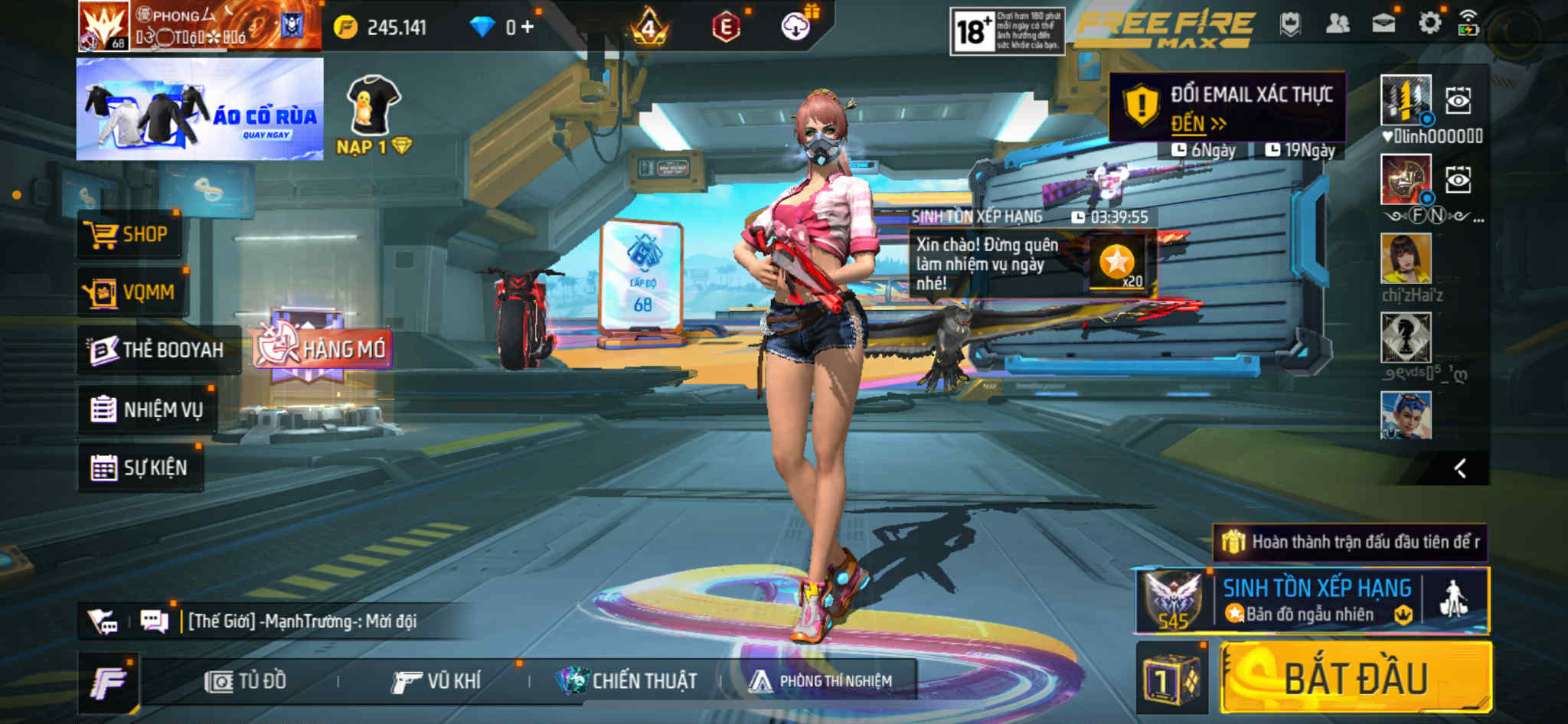Add diamonds with the plus button
This screenshot has width=1568, height=724.
click(528, 28)
